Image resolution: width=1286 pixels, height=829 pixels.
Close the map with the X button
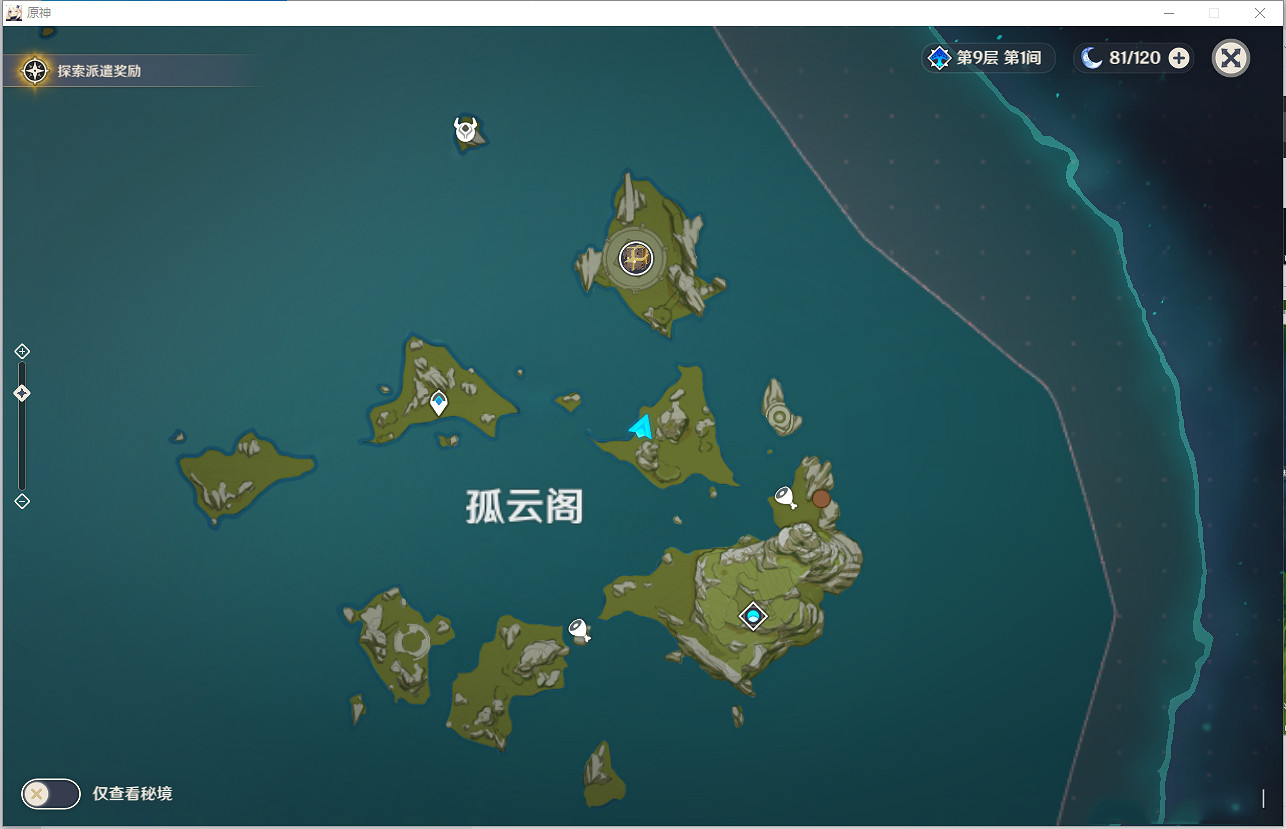click(x=1231, y=57)
